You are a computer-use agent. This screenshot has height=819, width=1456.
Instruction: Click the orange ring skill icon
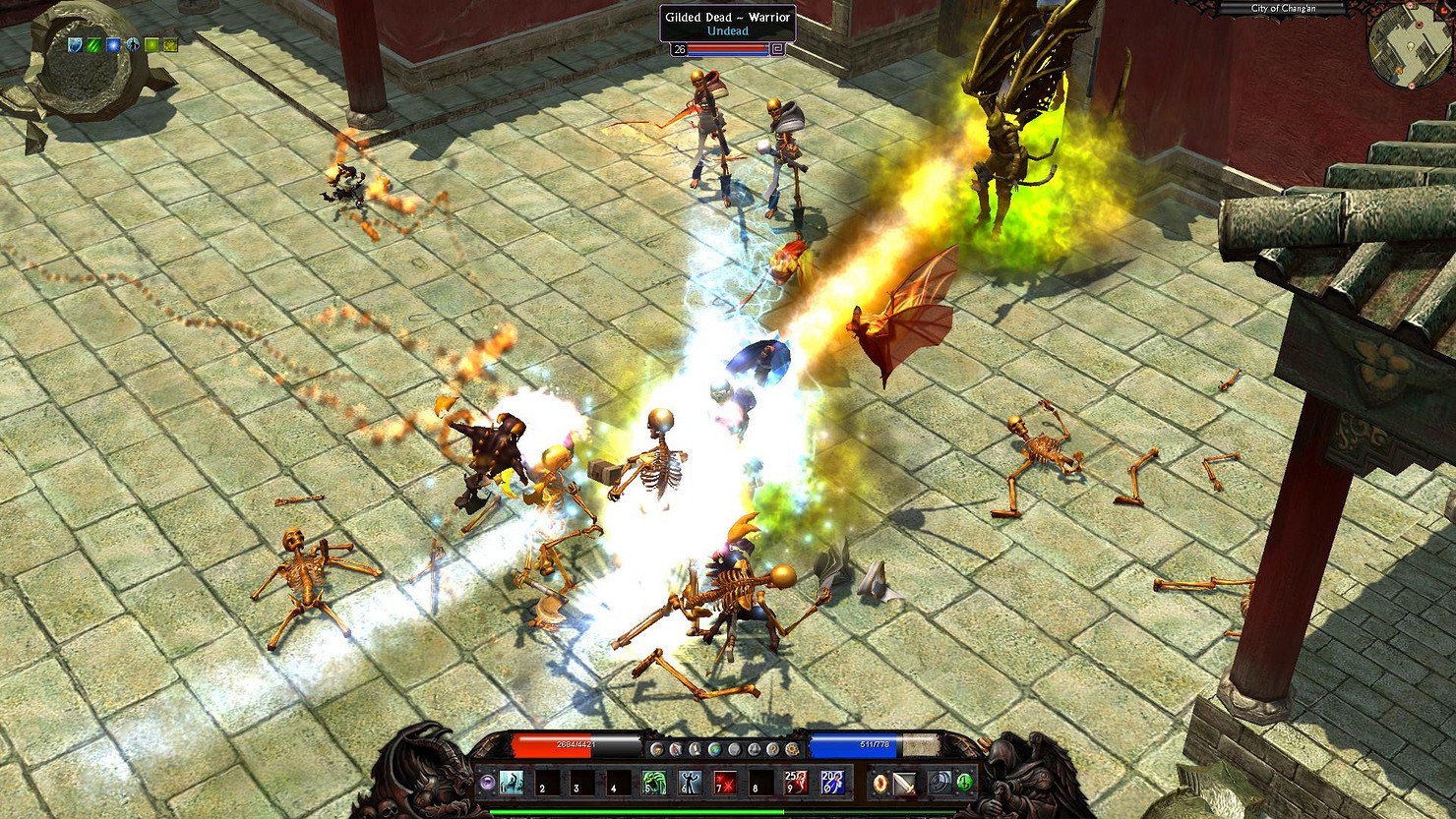coord(880,783)
